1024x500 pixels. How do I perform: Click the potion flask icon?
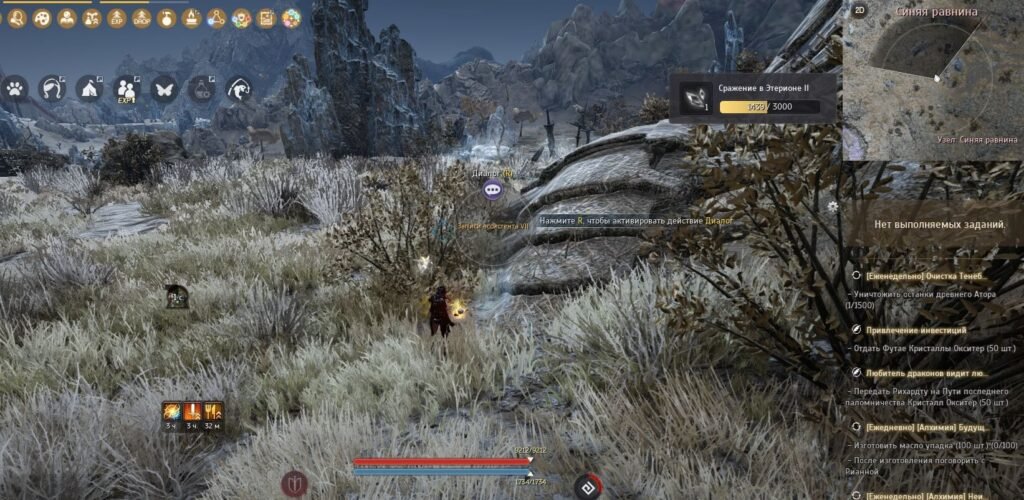201,88
